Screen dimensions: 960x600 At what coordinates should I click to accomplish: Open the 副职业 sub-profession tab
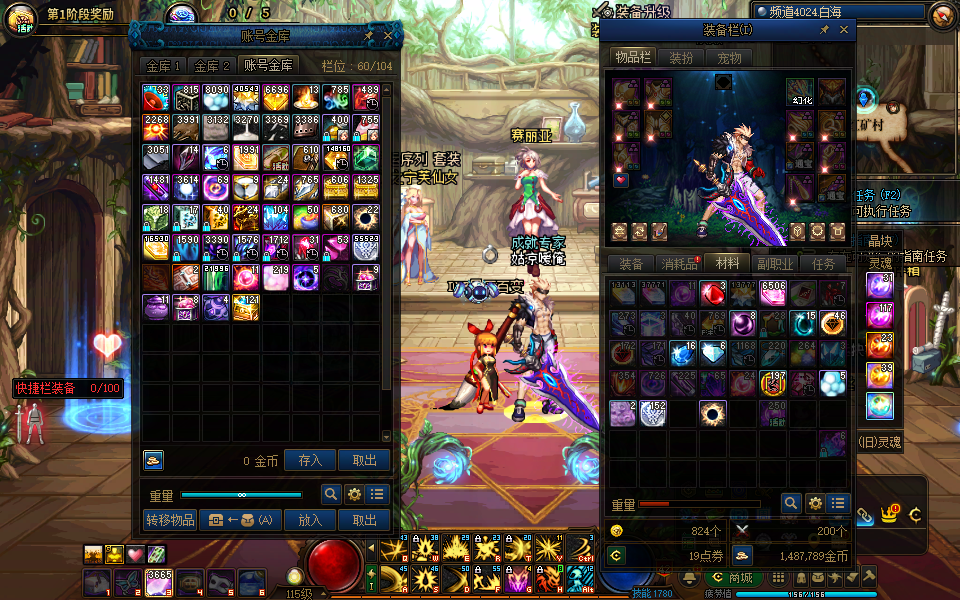[776, 264]
